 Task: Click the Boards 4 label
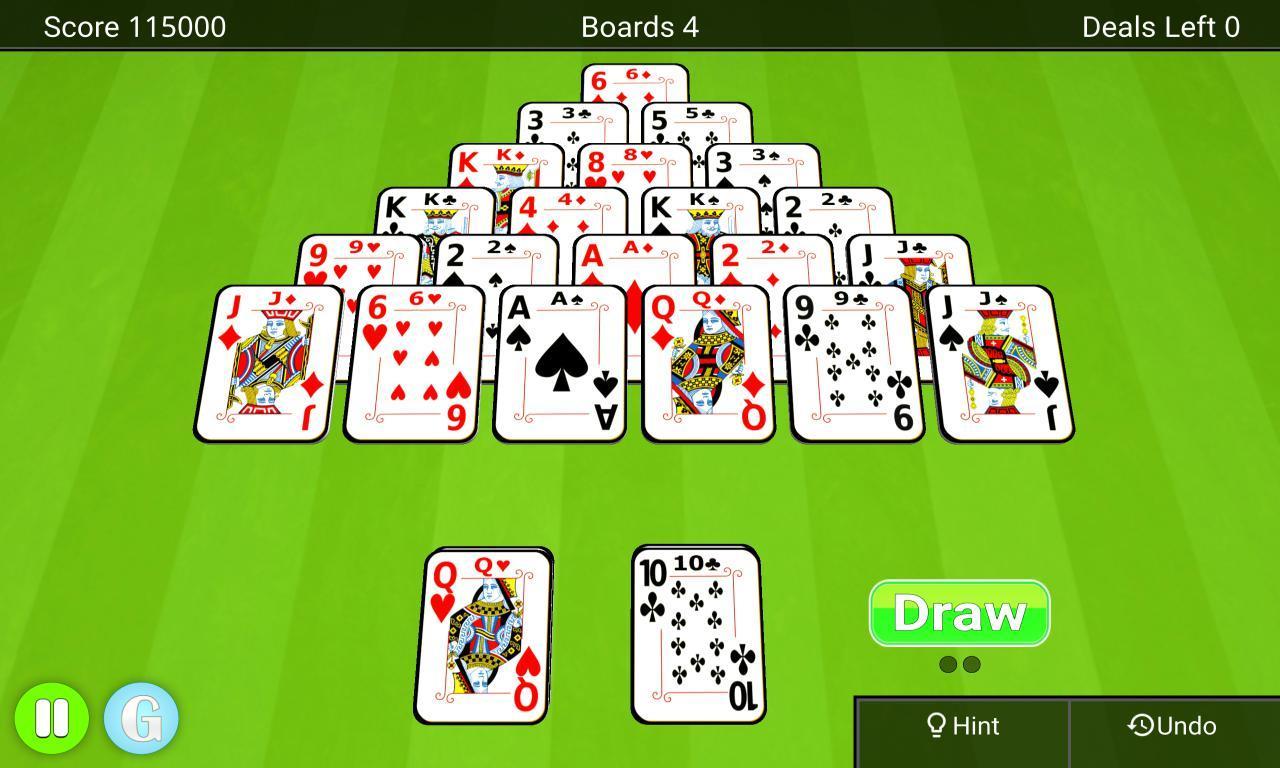[x=639, y=27]
